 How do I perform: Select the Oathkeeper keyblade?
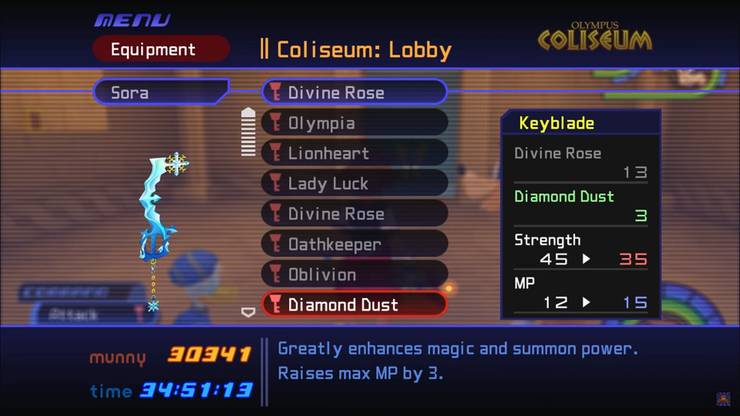pyautogui.click(x=354, y=244)
